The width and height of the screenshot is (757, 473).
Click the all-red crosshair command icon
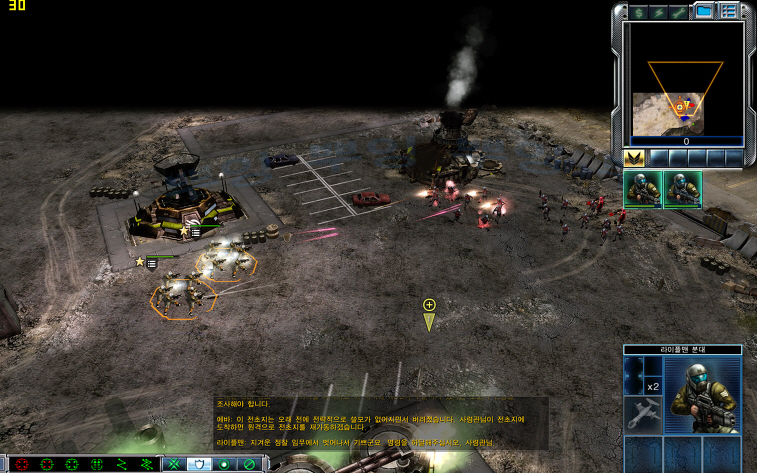click(x=21, y=464)
